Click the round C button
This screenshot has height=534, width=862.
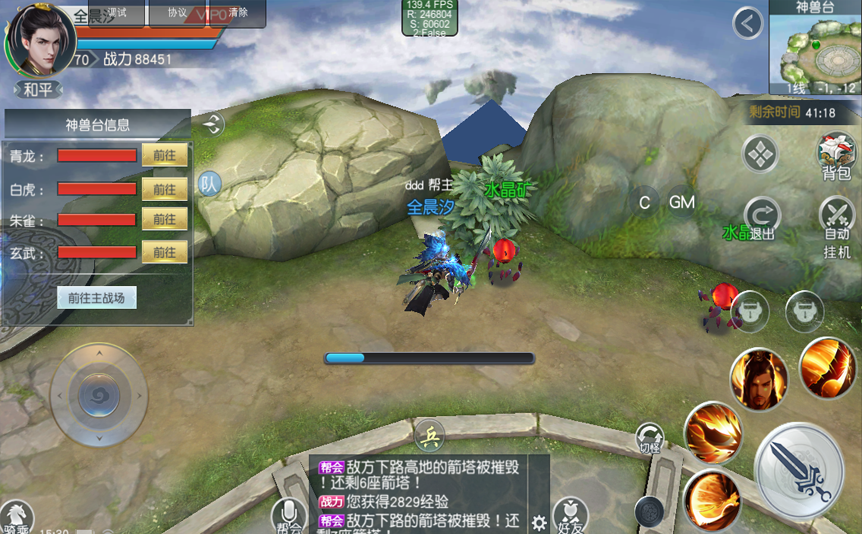645,203
